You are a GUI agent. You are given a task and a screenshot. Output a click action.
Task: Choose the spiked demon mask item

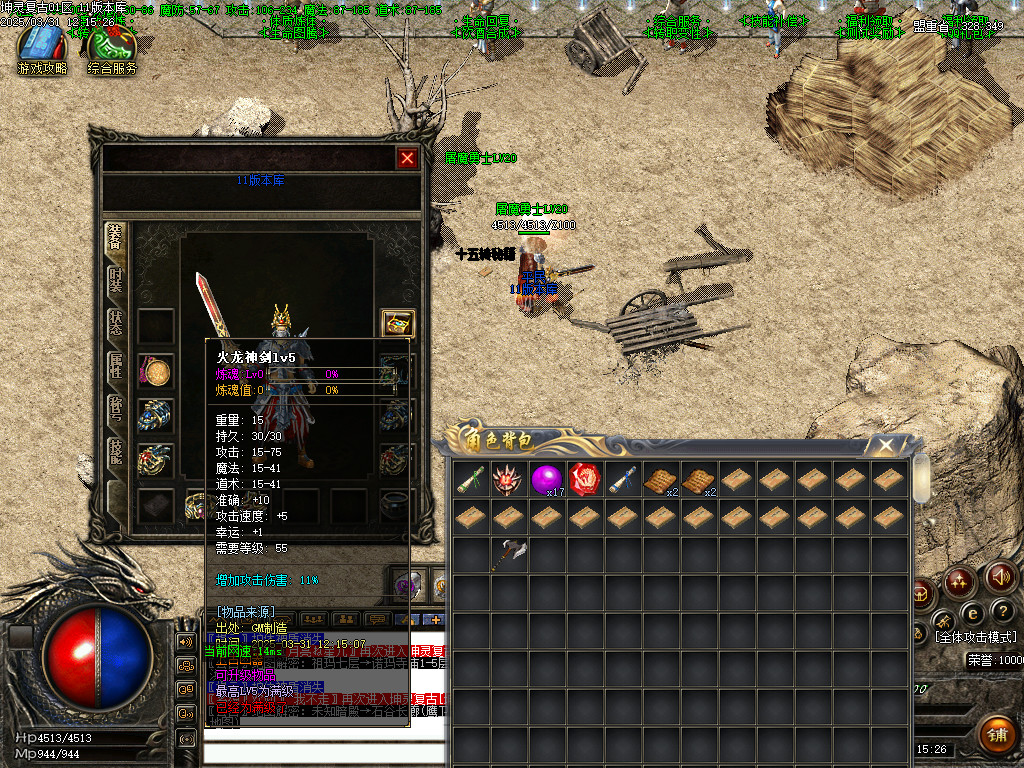(x=508, y=479)
